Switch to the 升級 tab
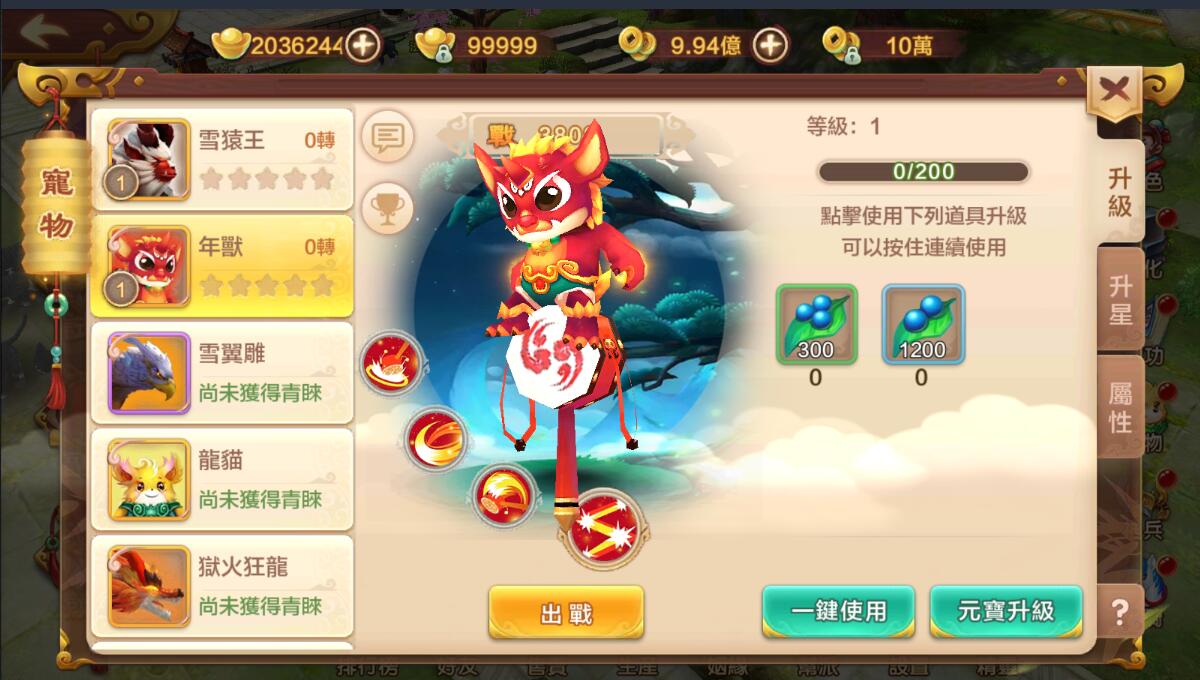Image resolution: width=1200 pixels, height=680 pixels. tap(1119, 192)
